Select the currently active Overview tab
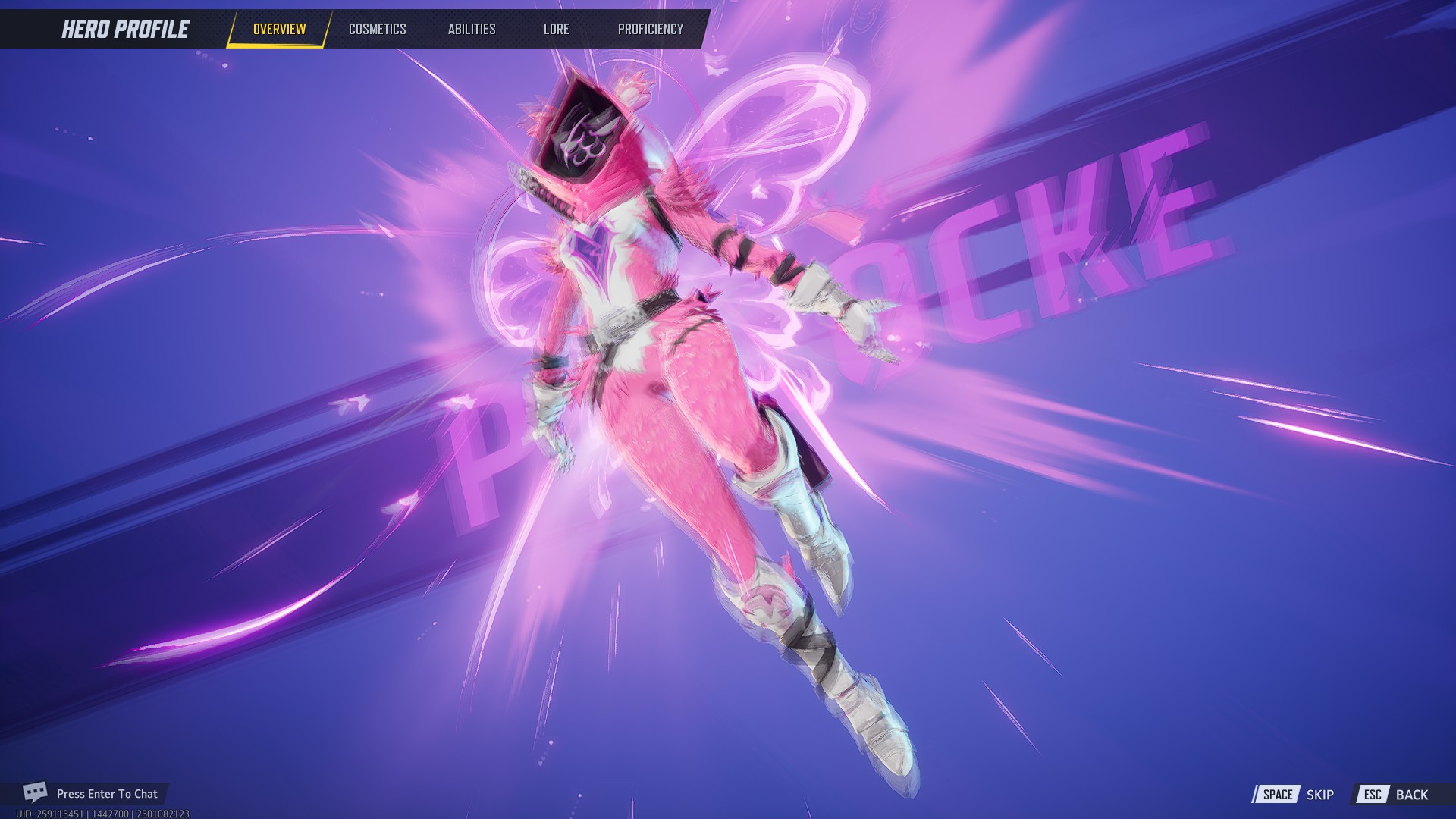Viewport: 1456px width, 819px height. pyautogui.click(x=279, y=30)
